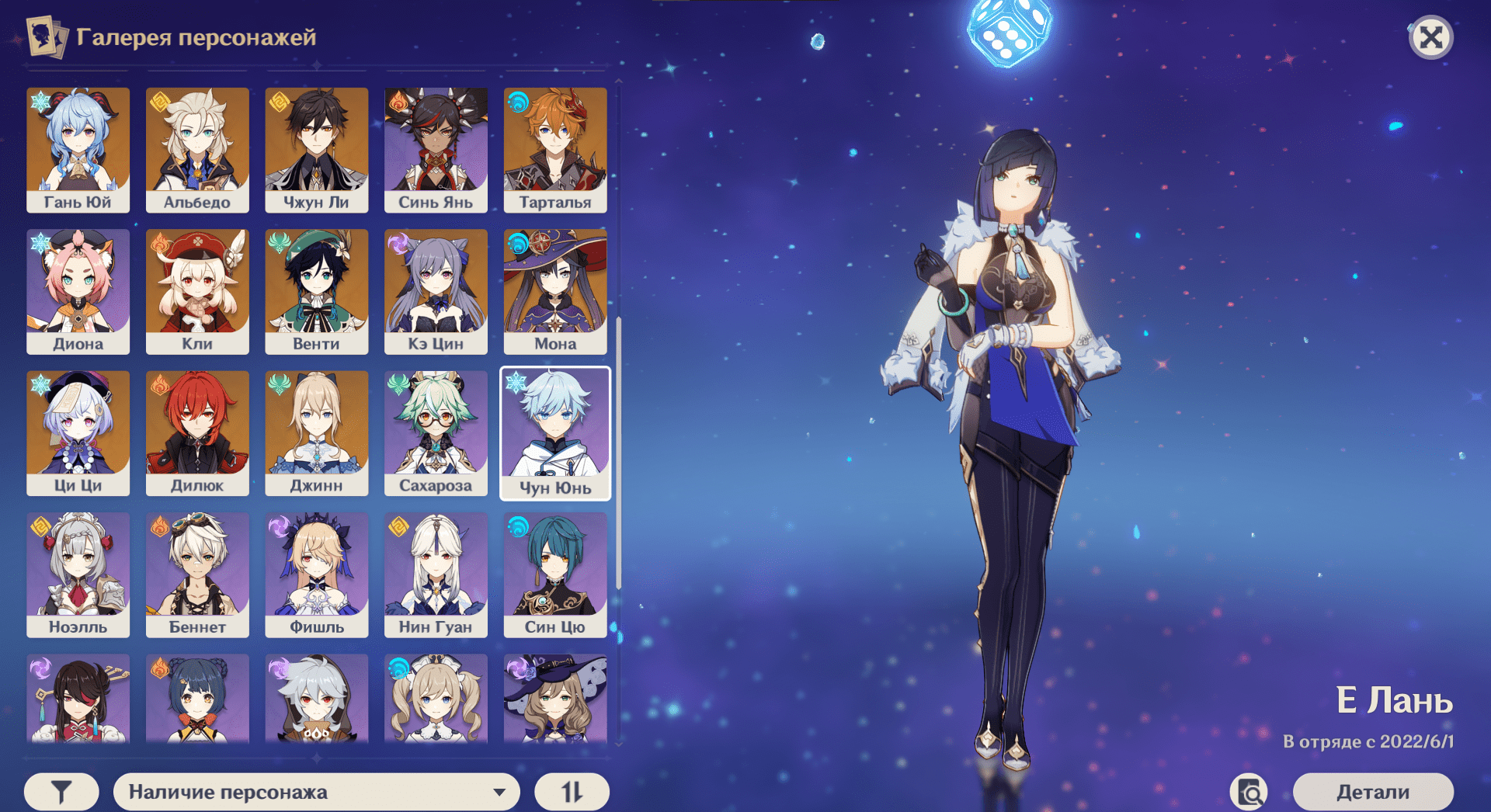Choose the Син Цю character card
The height and width of the screenshot is (812, 1491).
click(x=555, y=574)
